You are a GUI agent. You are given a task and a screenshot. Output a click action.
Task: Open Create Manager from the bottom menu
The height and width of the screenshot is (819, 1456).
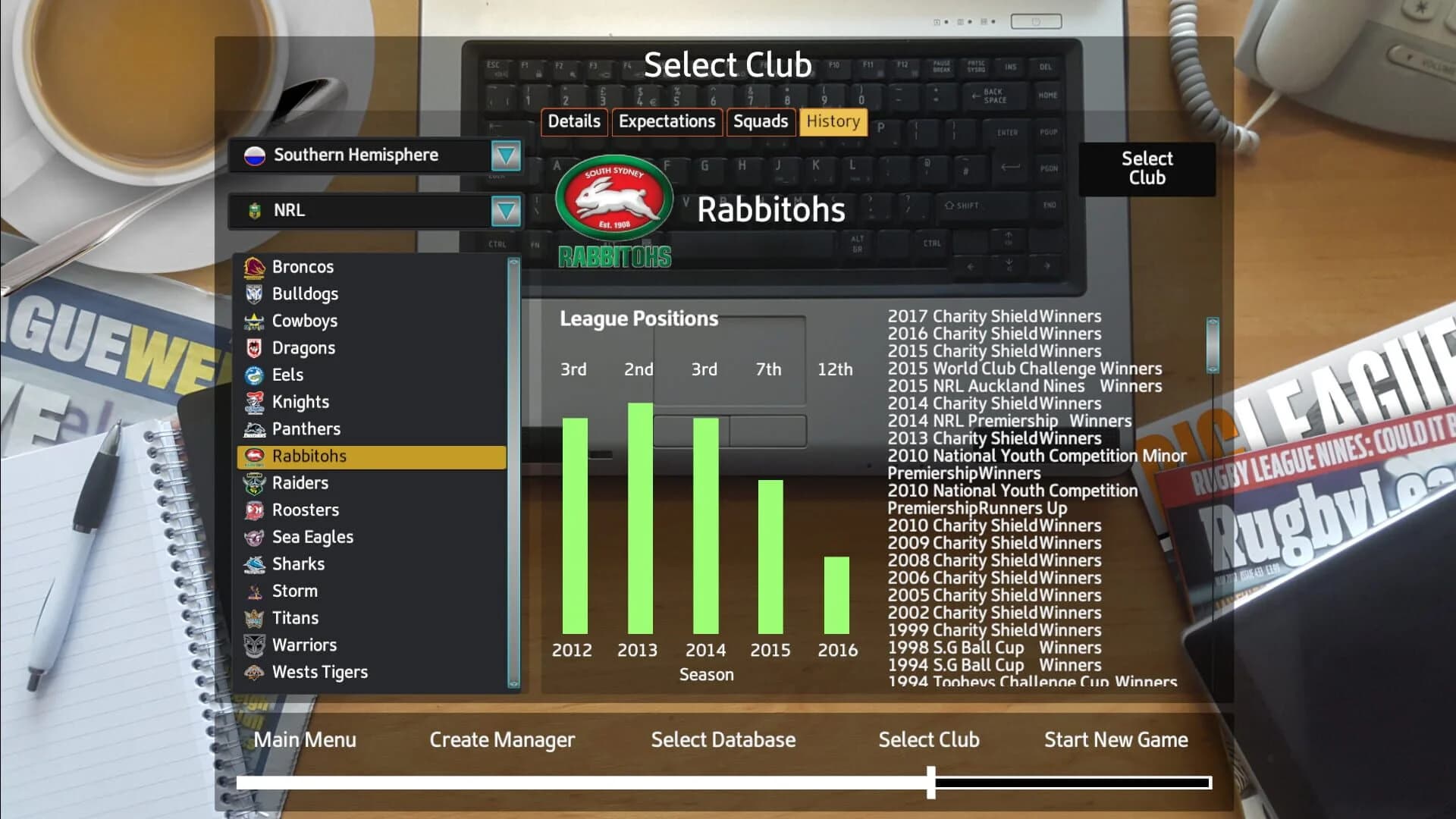pyautogui.click(x=502, y=739)
